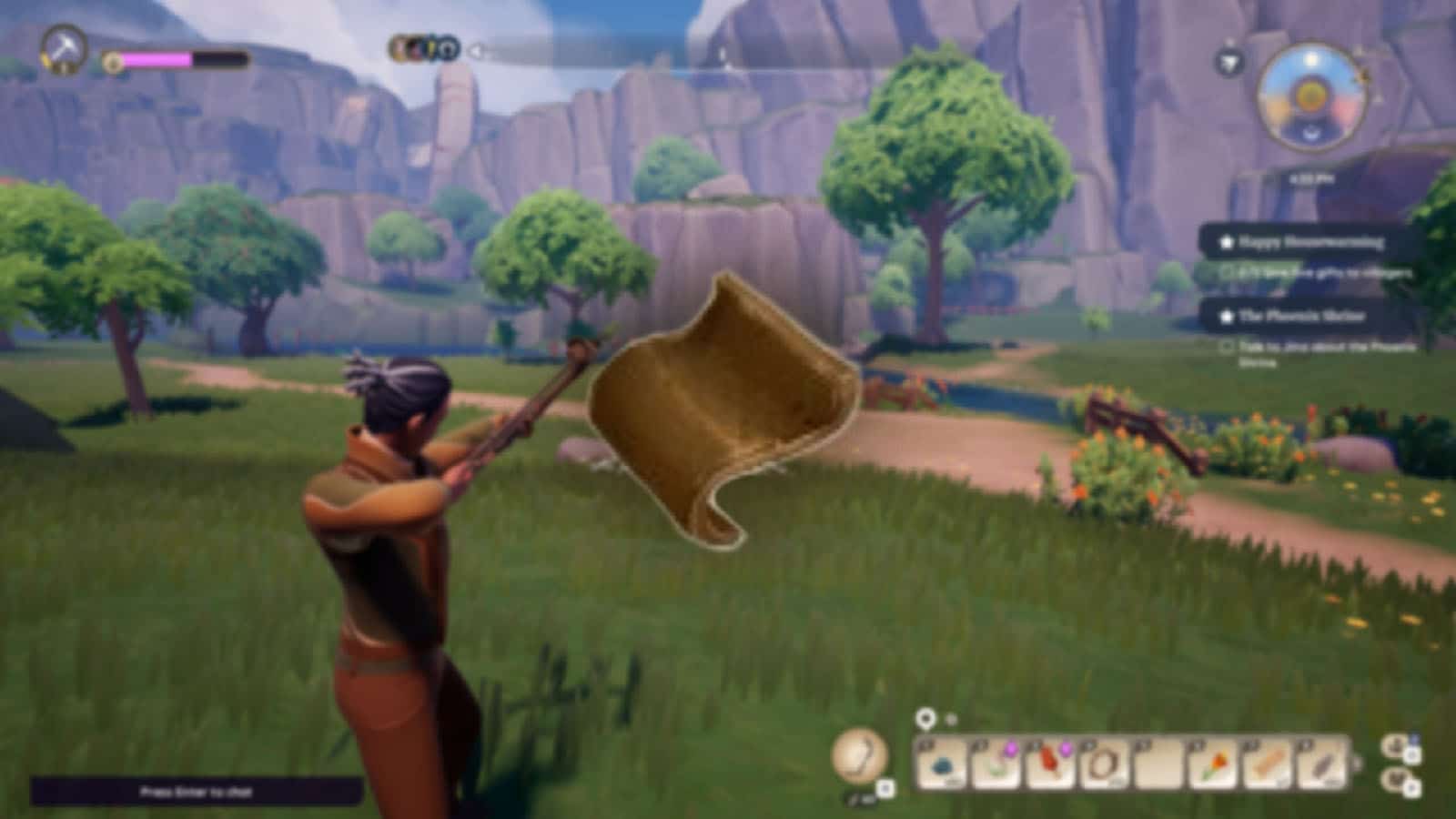Select the watering can in the hotbar
1456x819 pixels.
[995, 767]
